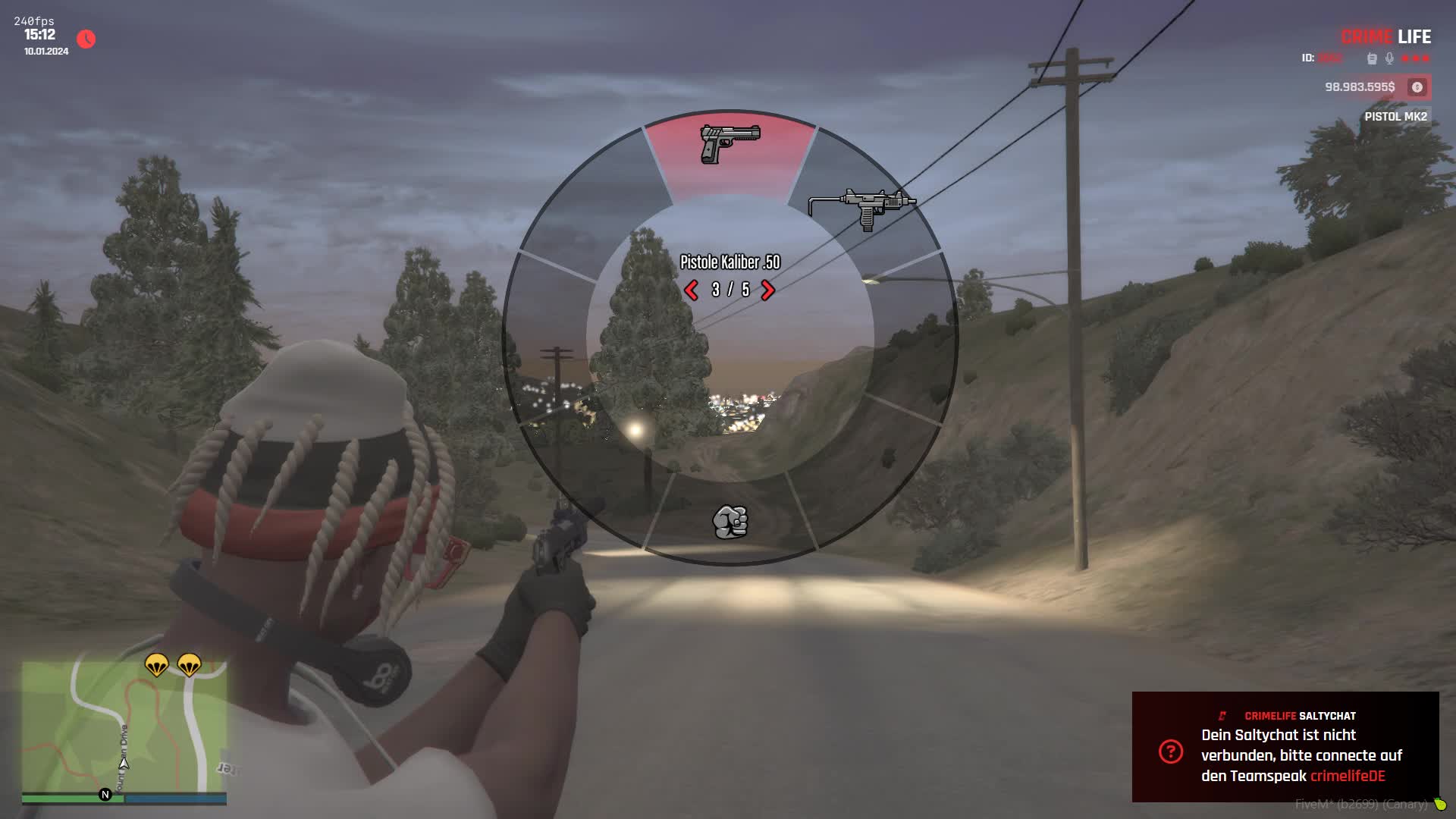The width and height of the screenshot is (1456, 819).
Task: Click the Saltychat notification popup
Action: (x=1285, y=746)
